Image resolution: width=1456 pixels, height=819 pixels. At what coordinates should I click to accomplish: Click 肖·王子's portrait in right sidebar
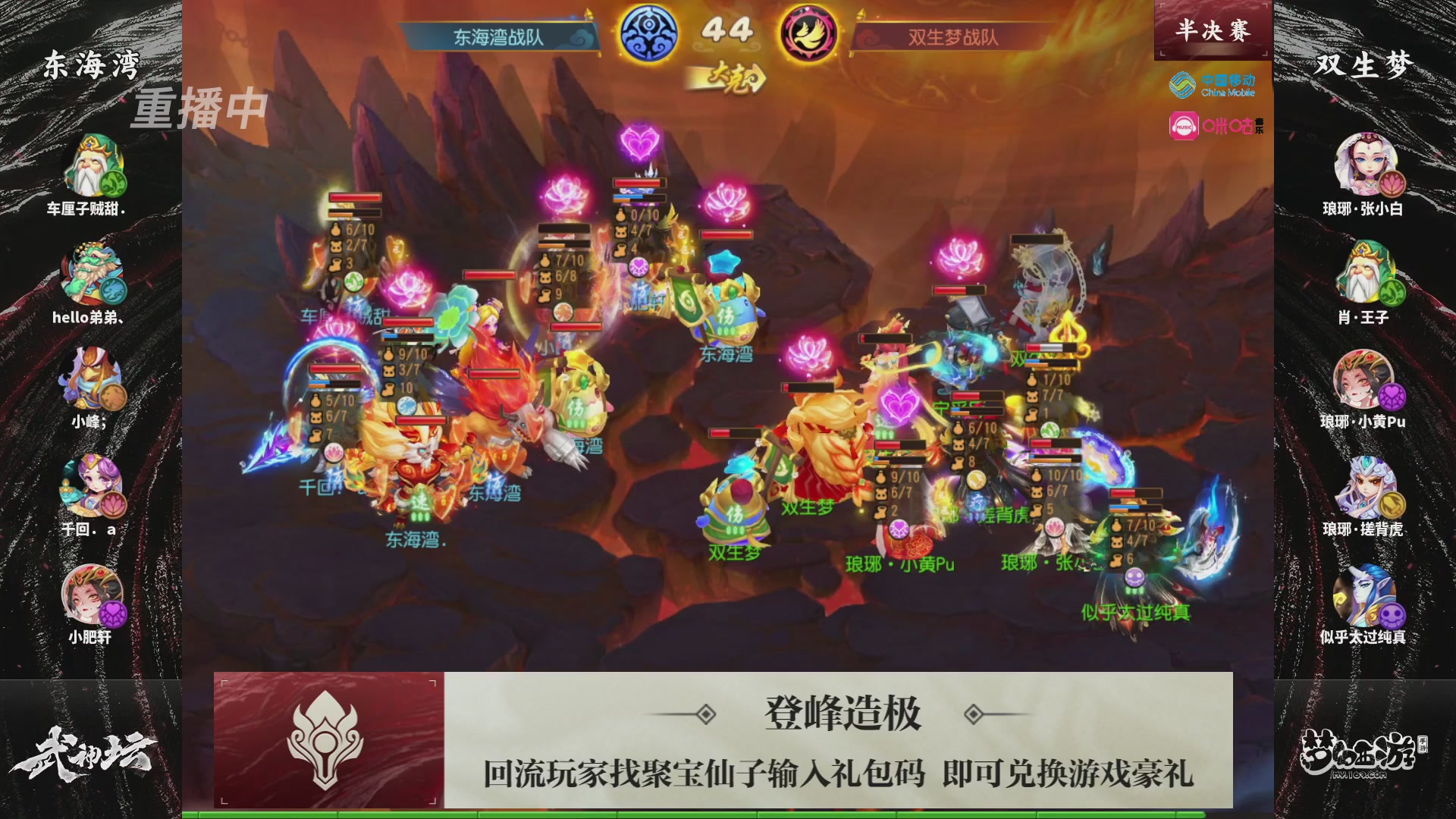1366,273
